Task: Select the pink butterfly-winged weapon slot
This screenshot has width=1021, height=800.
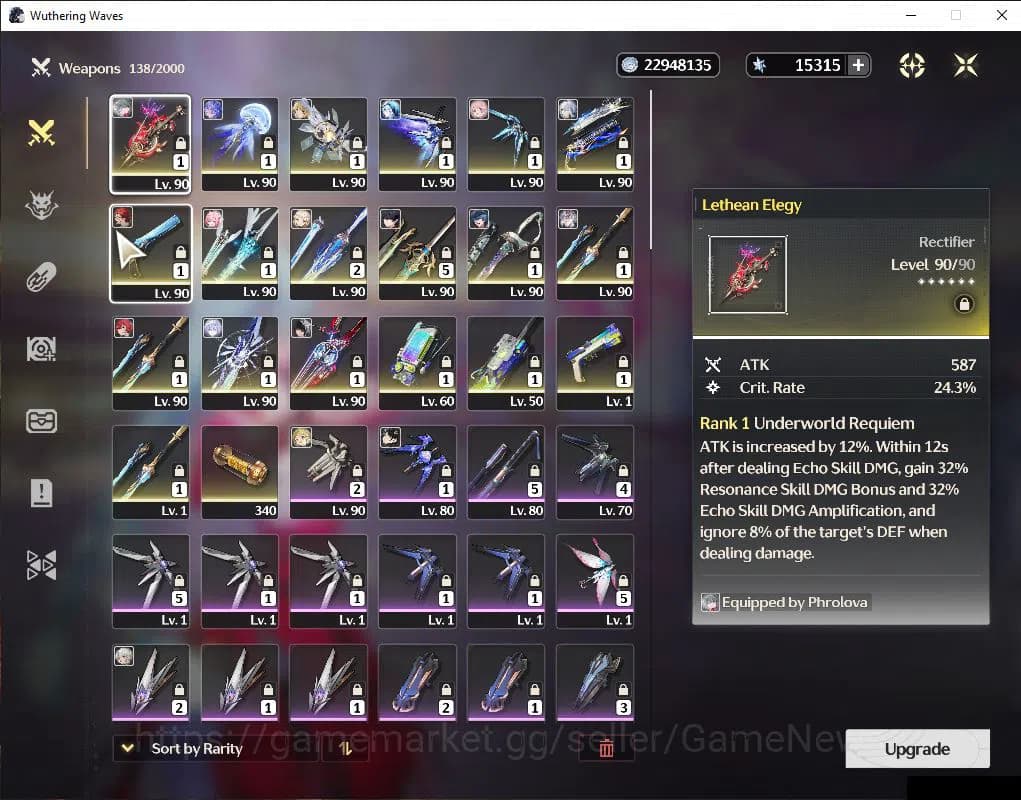Action: [594, 581]
